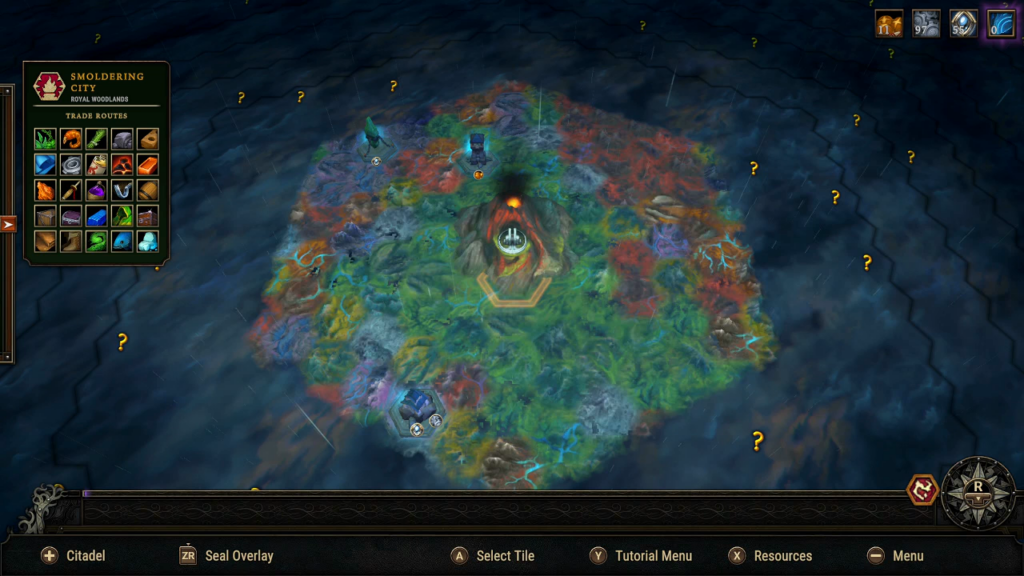Click the grey stone trade route icon

tap(122, 139)
